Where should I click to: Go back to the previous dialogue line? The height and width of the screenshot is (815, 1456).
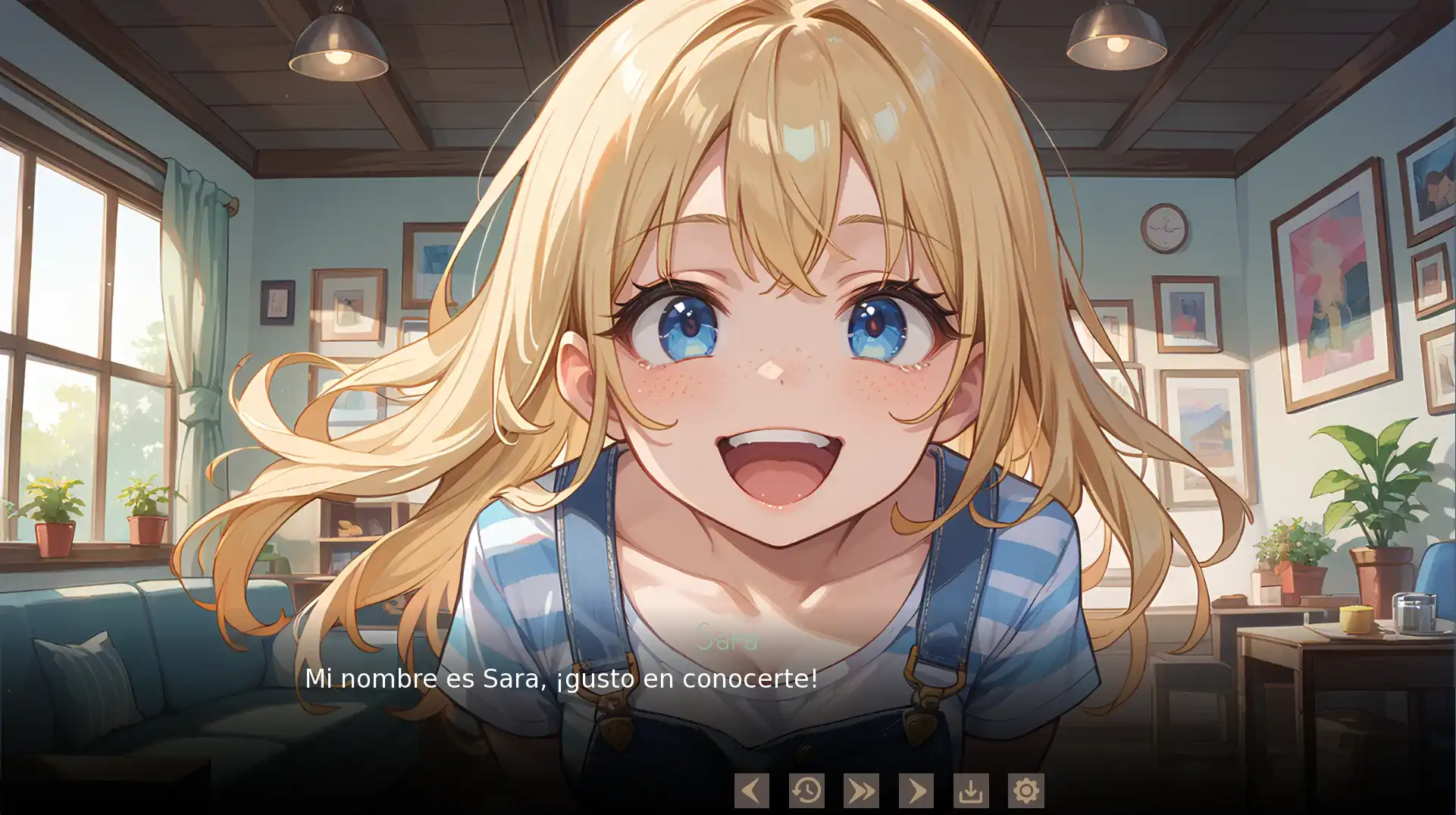(751, 791)
